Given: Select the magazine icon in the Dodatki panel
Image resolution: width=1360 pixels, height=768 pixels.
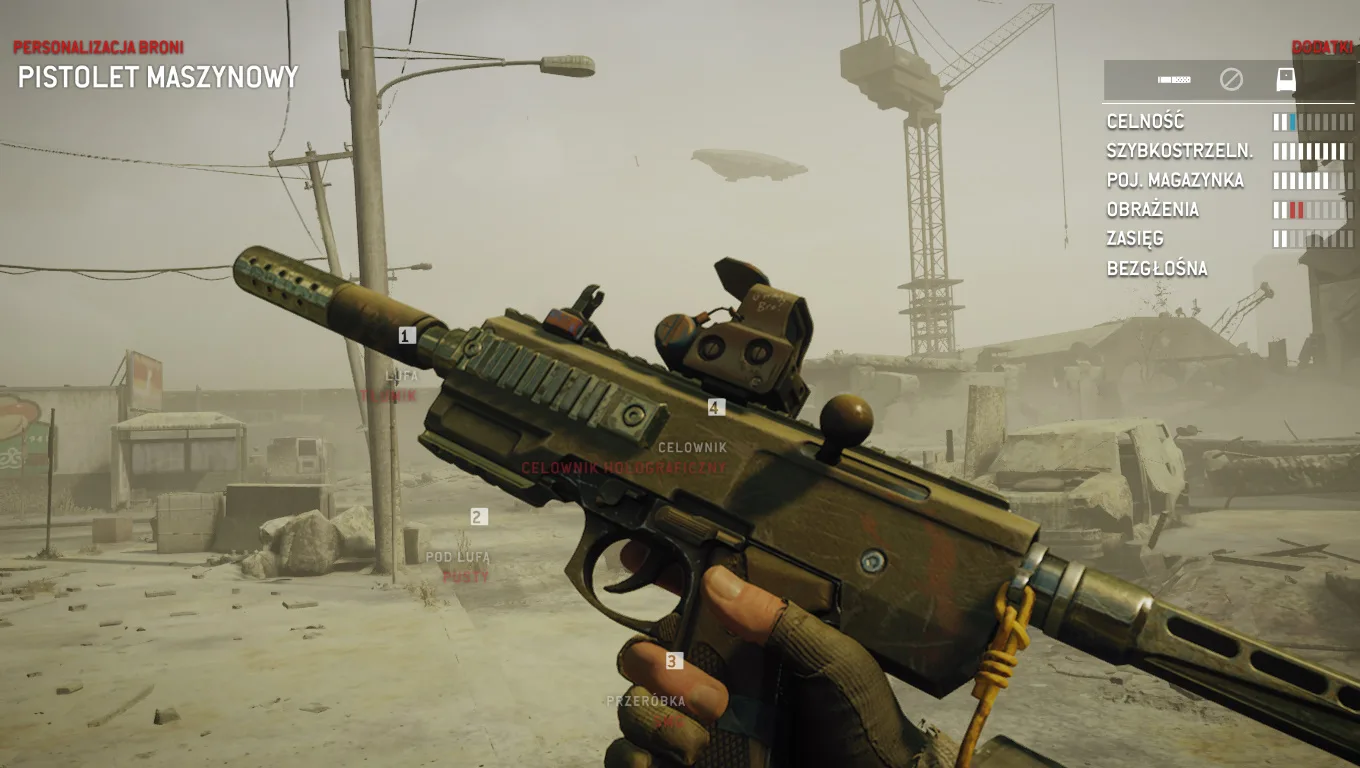Looking at the screenshot, I should pyautogui.click(x=1172, y=79).
